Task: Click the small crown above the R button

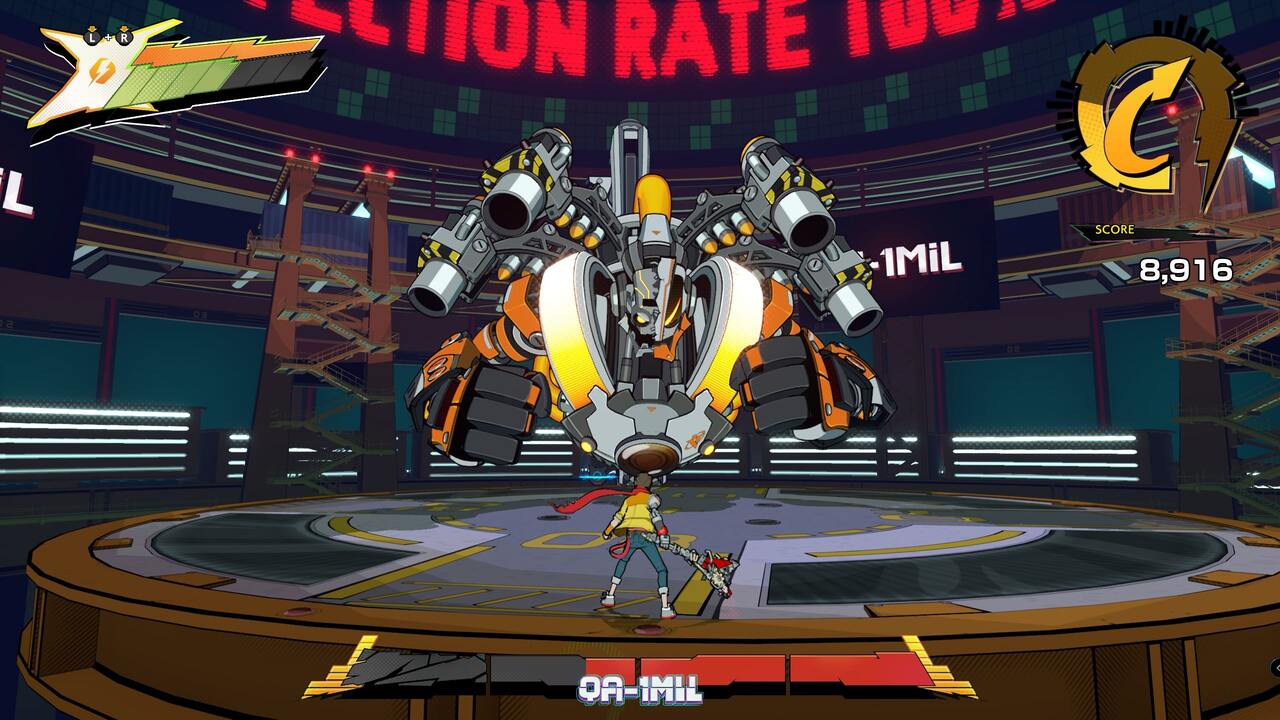Action: (x=124, y=28)
